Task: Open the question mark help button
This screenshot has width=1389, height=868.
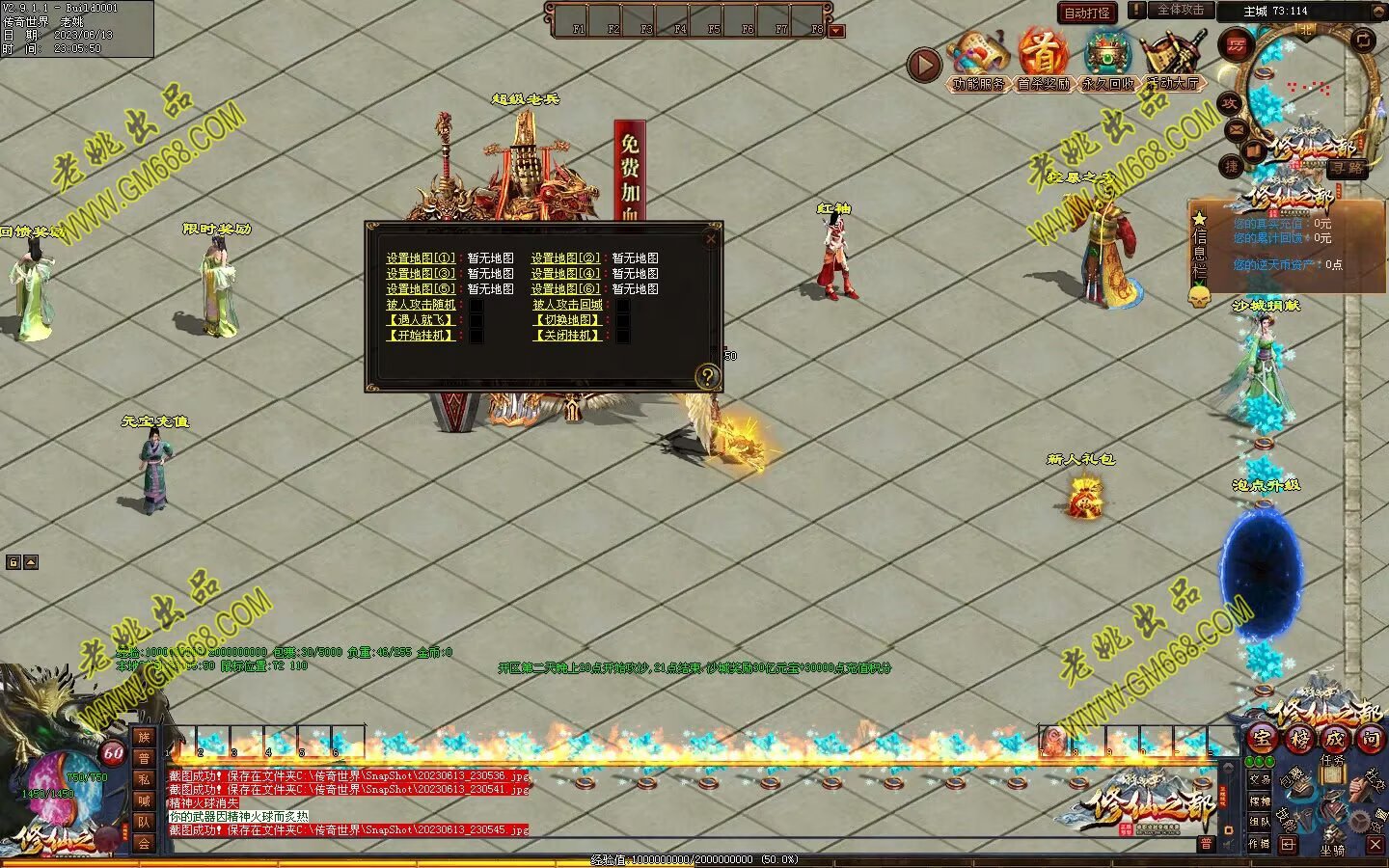Action: click(707, 376)
